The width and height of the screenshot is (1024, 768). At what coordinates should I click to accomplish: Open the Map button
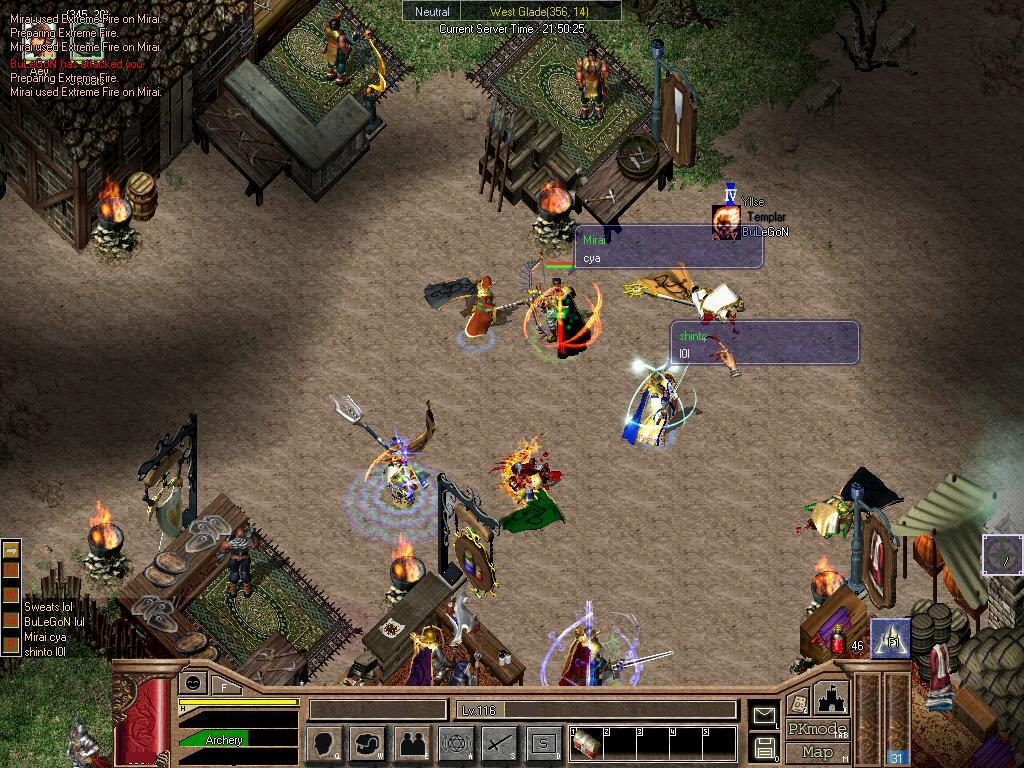[817, 752]
